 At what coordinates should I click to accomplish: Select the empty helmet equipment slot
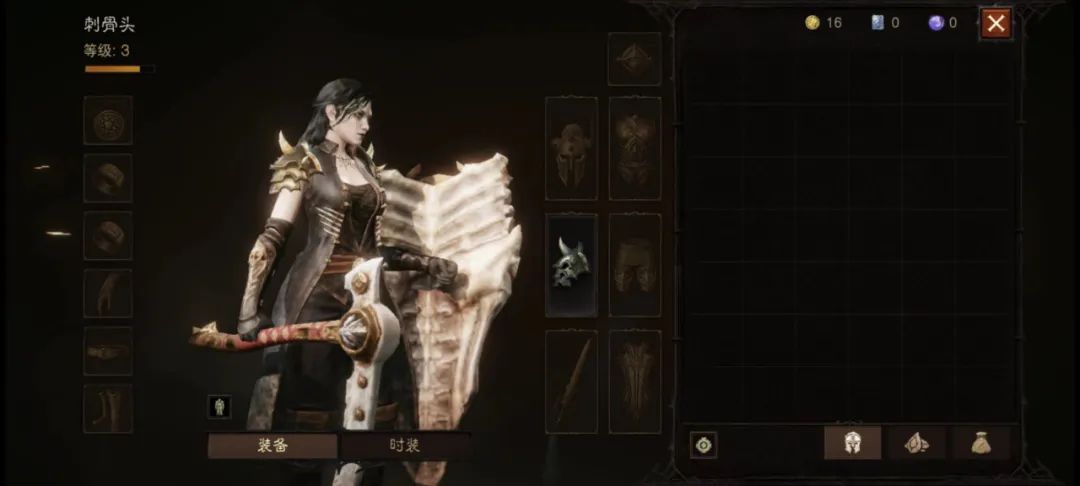[571, 148]
